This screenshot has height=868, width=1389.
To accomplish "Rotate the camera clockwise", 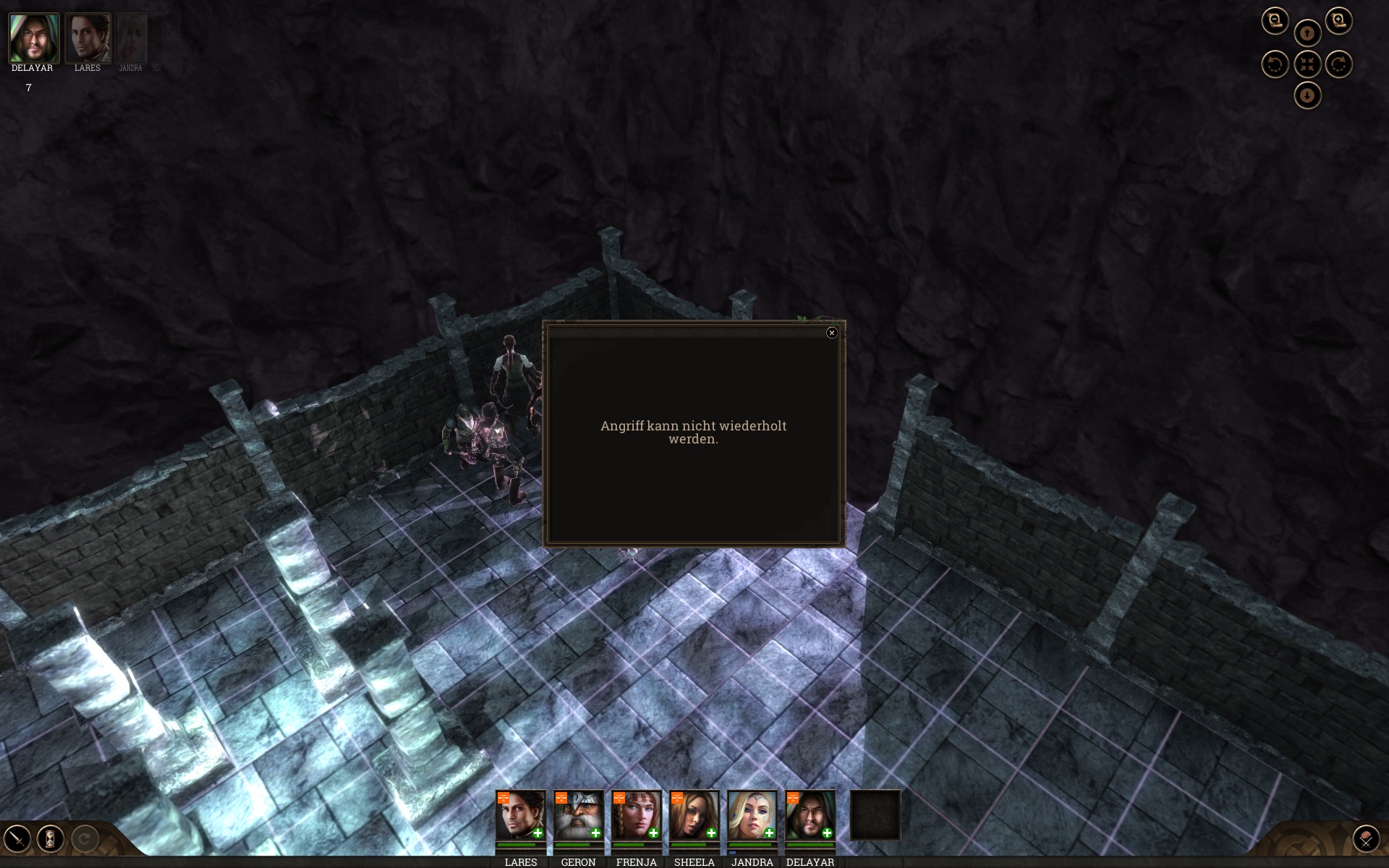I will (1338, 64).
